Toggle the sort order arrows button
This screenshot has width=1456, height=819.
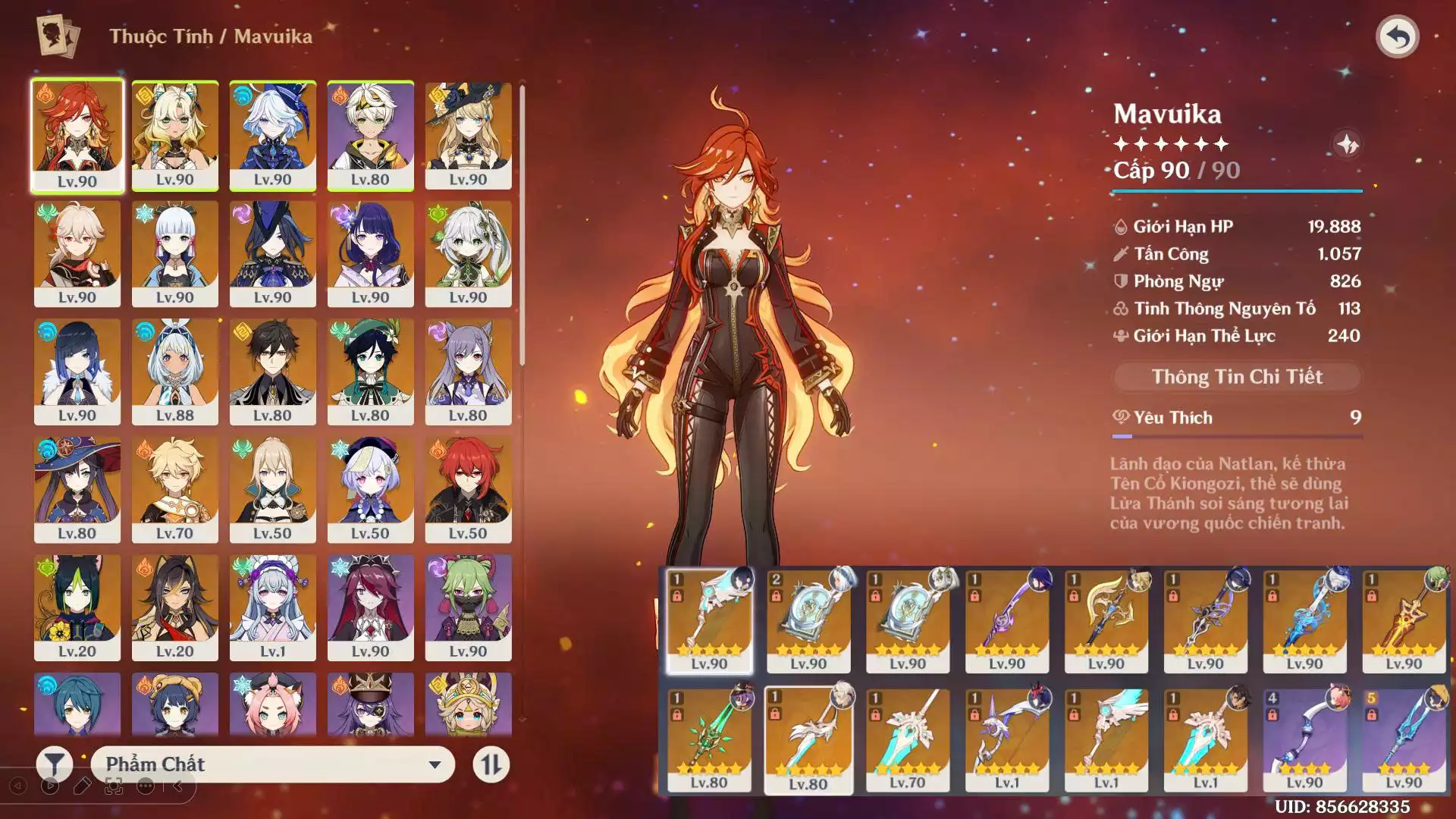pyautogui.click(x=491, y=764)
